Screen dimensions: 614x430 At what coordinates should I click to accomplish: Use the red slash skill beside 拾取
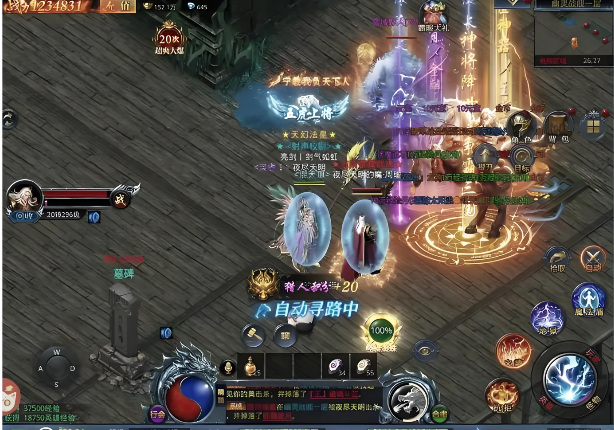click(x=594, y=260)
